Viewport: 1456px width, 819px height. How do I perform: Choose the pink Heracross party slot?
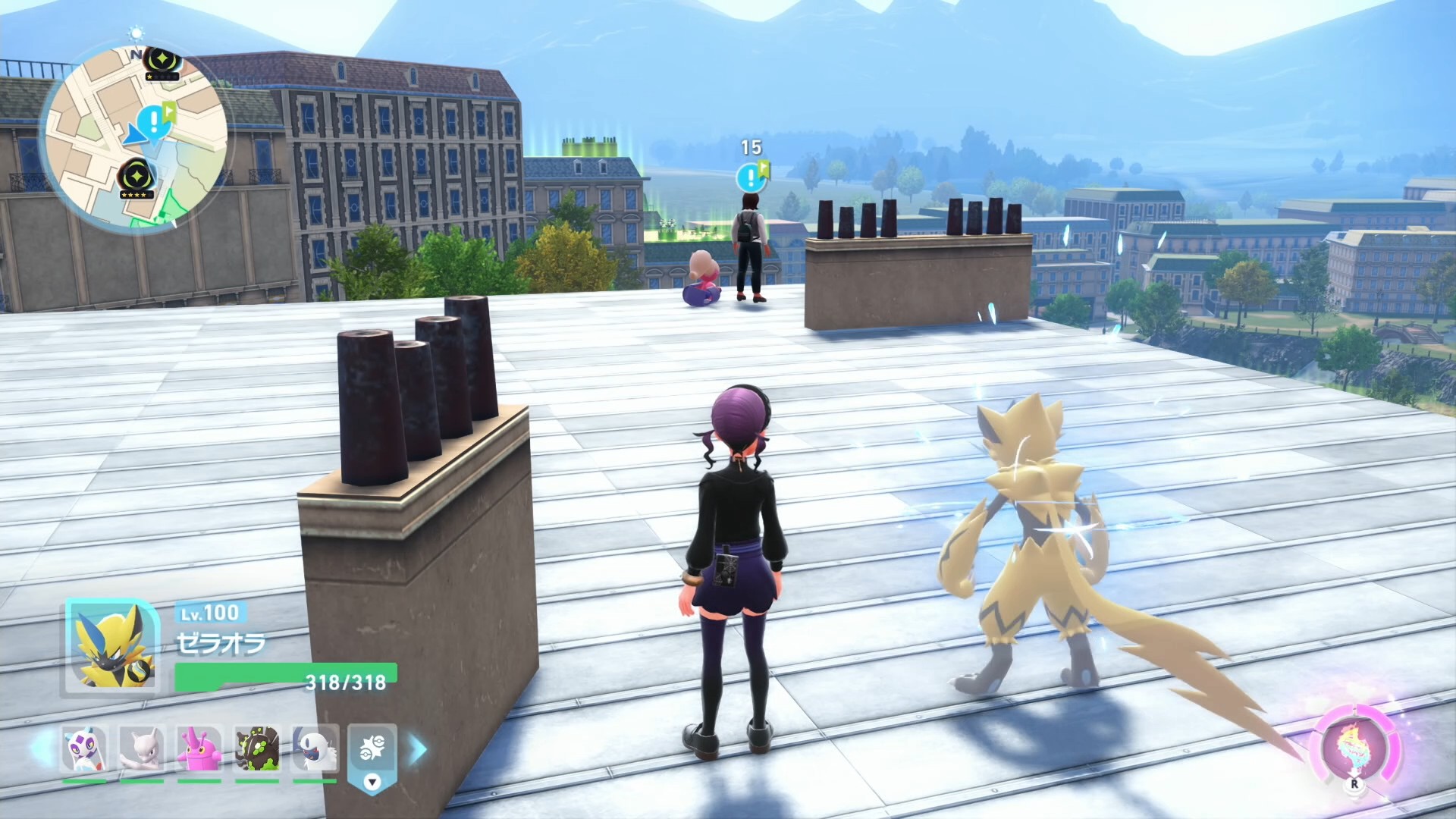199,749
